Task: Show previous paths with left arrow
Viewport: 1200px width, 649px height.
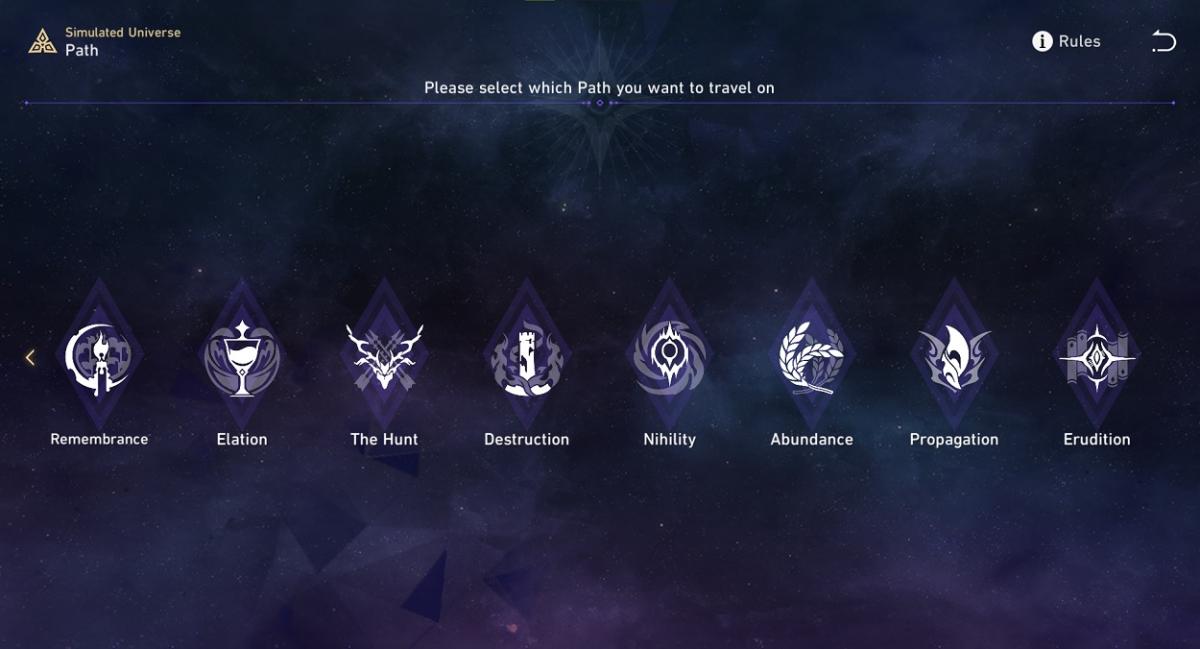Action: tap(30, 357)
